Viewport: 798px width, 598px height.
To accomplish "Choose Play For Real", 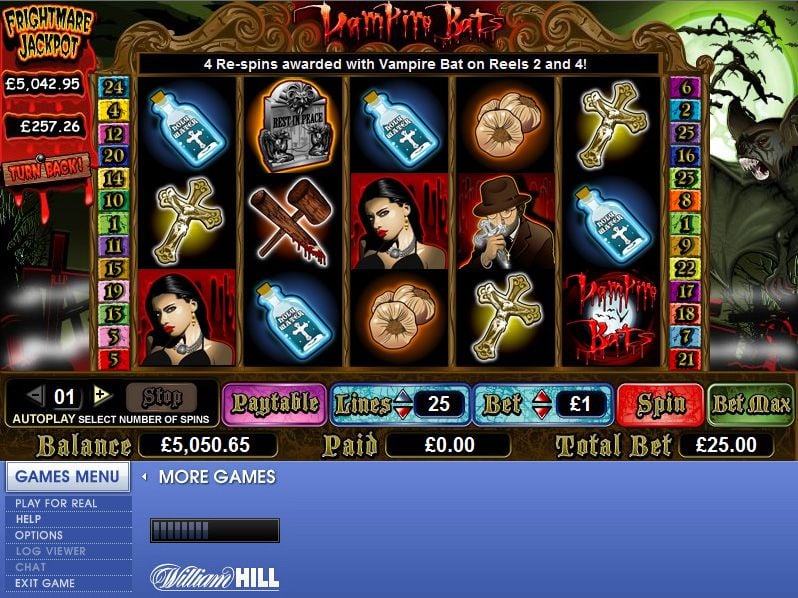I will [x=56, y=503].
